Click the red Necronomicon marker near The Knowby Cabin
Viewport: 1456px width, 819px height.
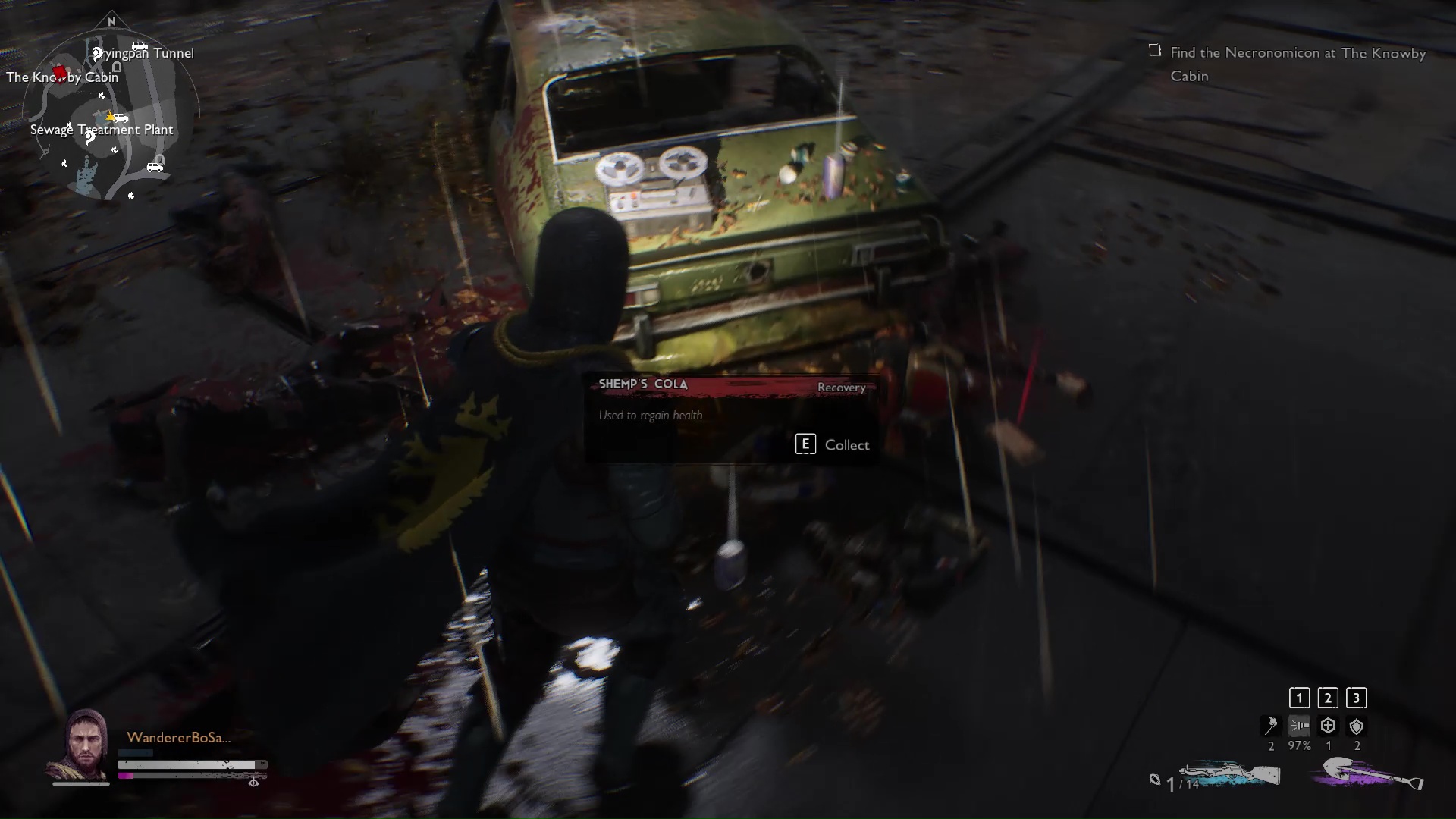(60, 74)
